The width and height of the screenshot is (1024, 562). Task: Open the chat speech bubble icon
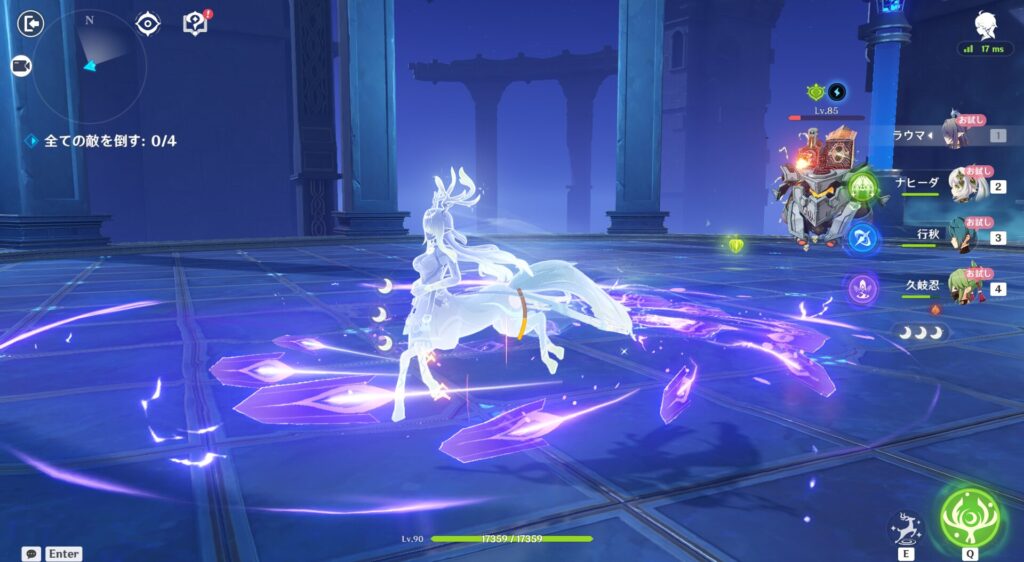point(32,553)
